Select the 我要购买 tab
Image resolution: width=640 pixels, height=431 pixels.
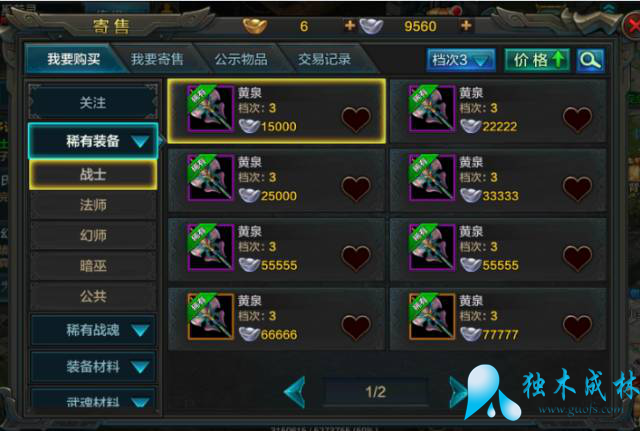tap(74, 60)
